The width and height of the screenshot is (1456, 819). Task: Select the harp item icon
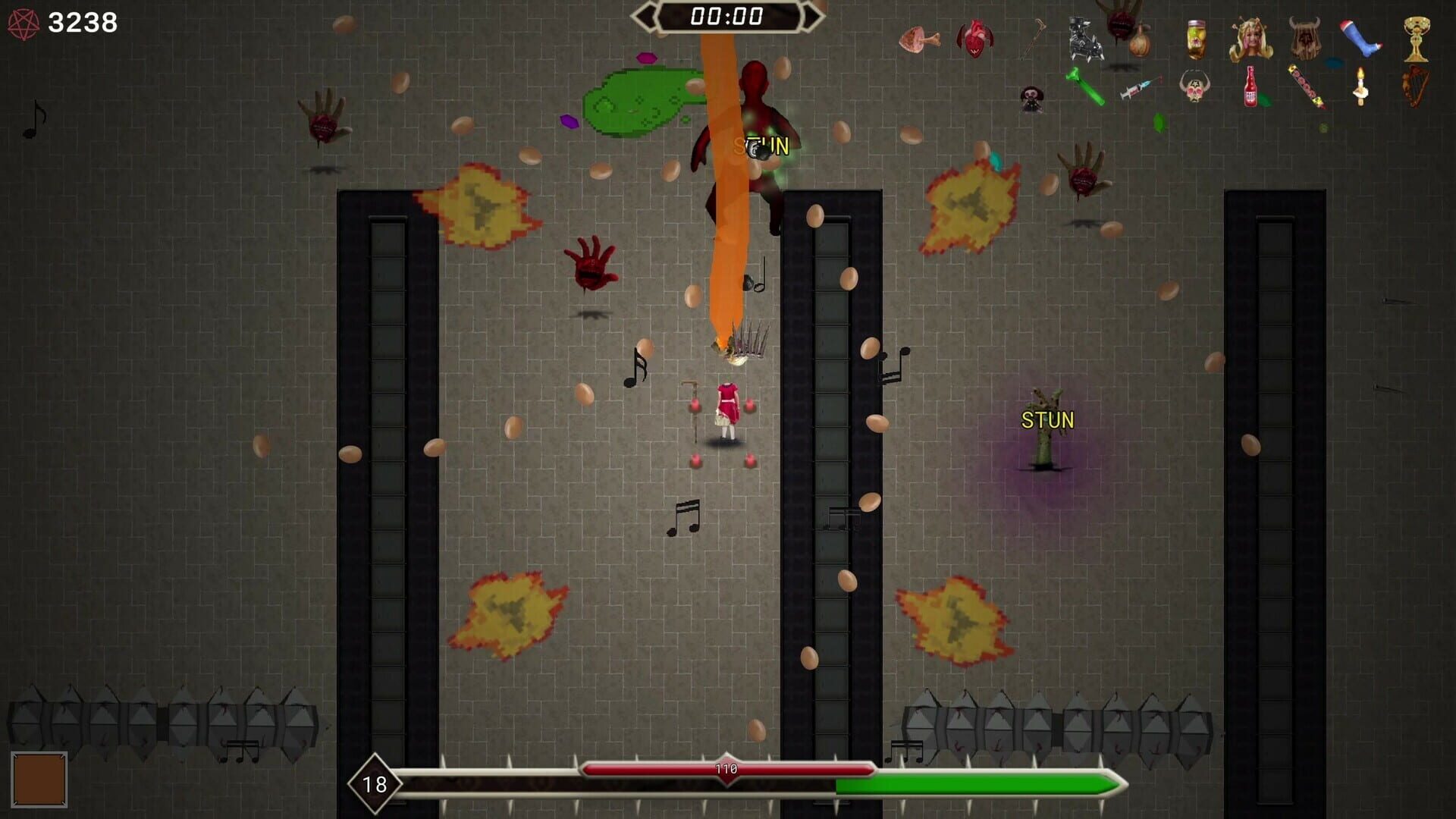click(x=1413, y=87)
